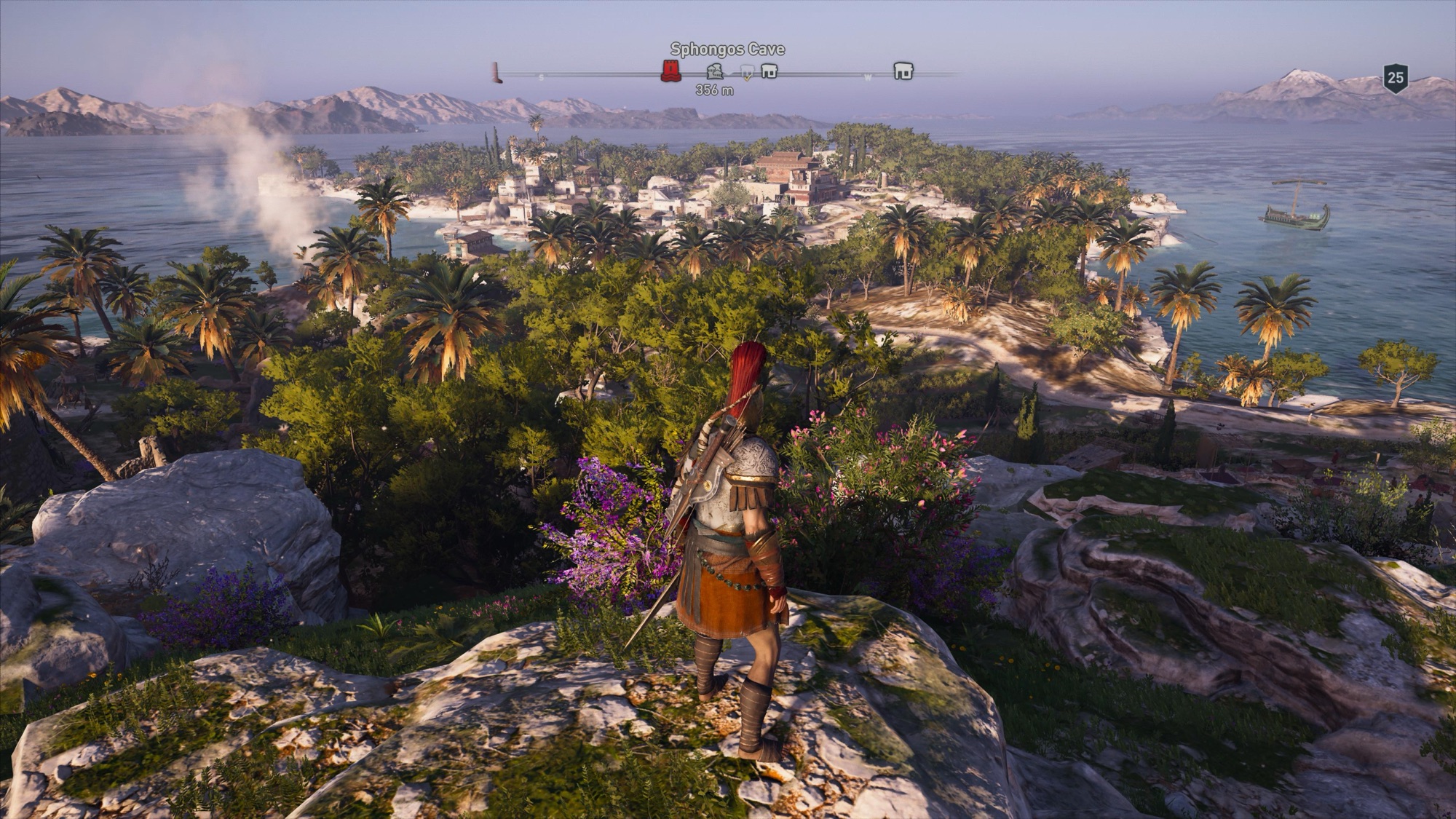Choose the house marker beside the W compass letter

pyautogui.click(x=903, y=71)
